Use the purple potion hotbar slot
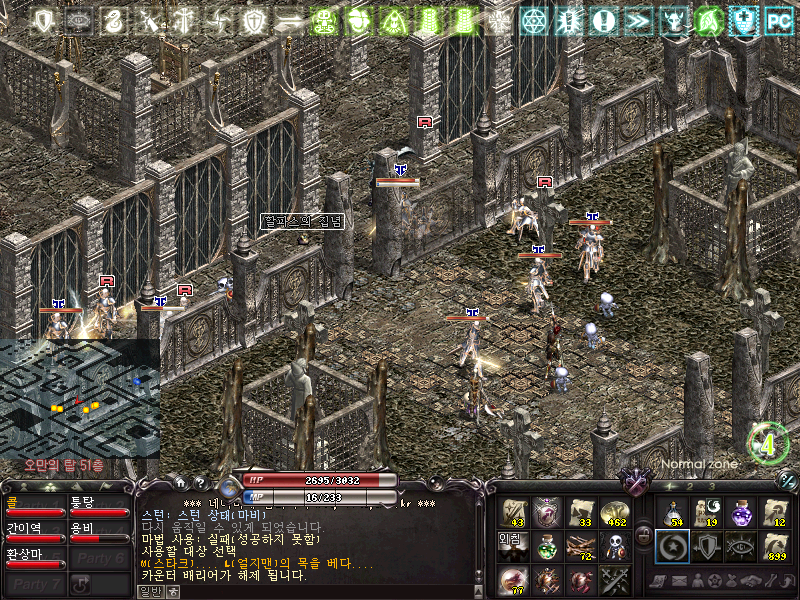 (x=740, y=513)
